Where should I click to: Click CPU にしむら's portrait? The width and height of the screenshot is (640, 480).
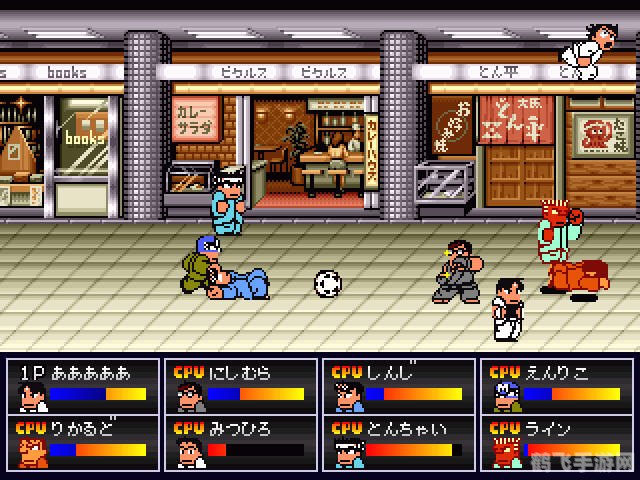(x=188, y=395)
